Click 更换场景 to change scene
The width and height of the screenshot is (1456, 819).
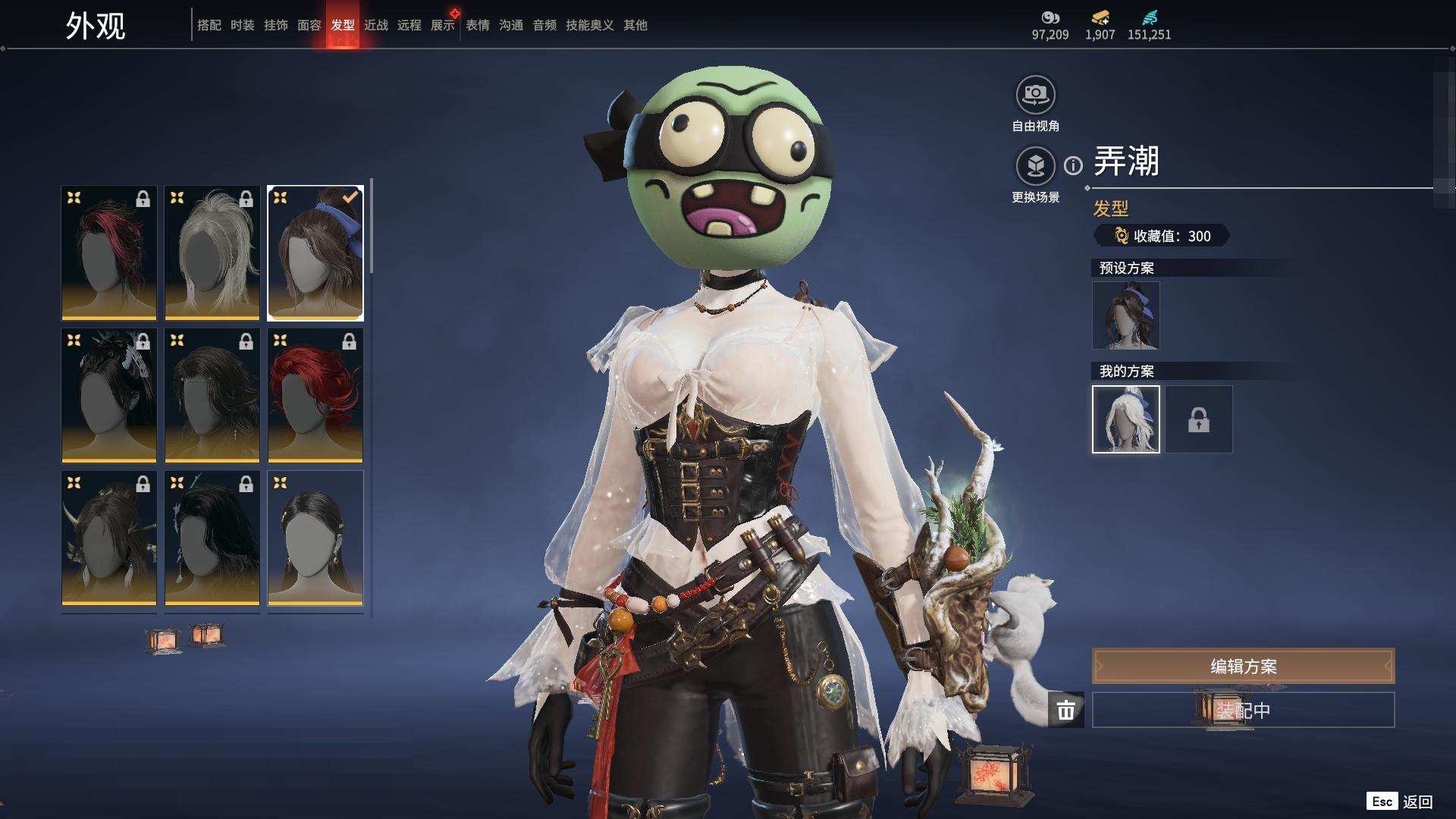[x=1035, y=167]
